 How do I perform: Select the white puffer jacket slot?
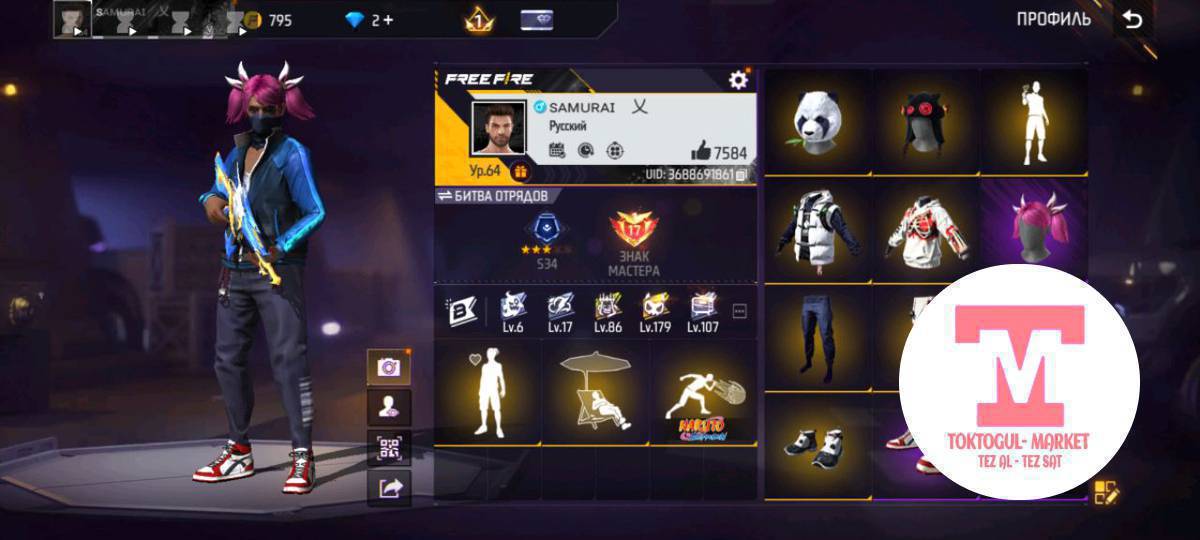[x=819, y=228]
